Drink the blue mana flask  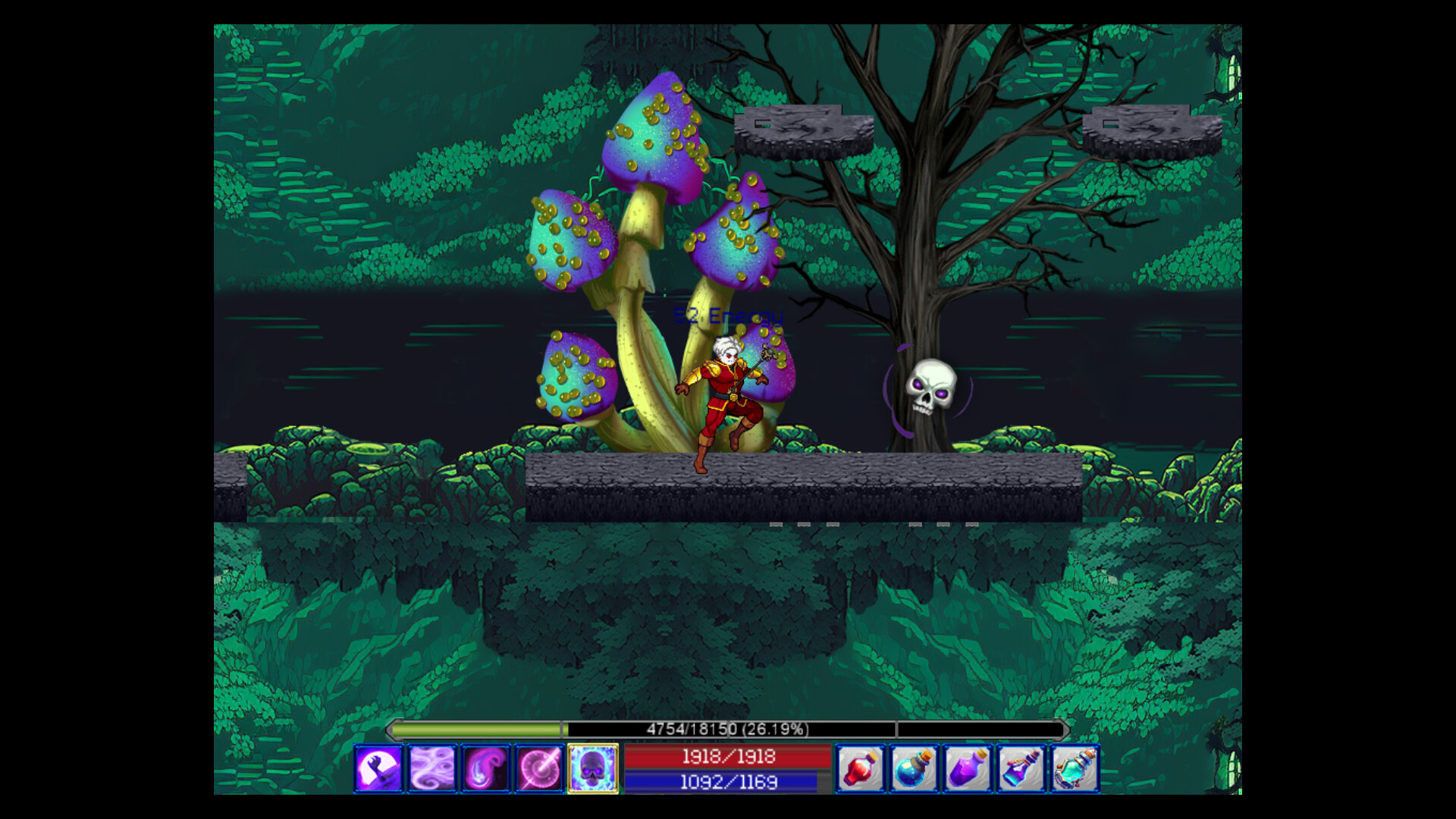point(913,768)
